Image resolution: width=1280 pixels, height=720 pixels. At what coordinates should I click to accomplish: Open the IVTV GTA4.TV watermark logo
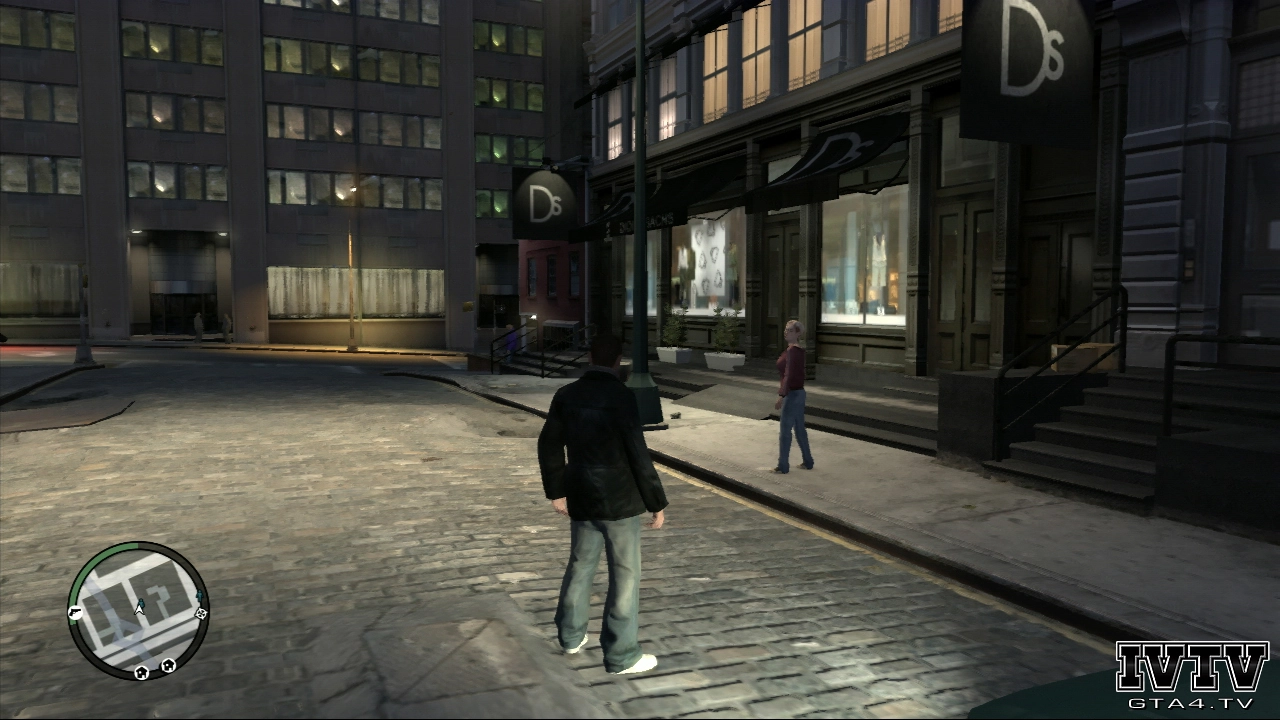tap(1192, 674)
